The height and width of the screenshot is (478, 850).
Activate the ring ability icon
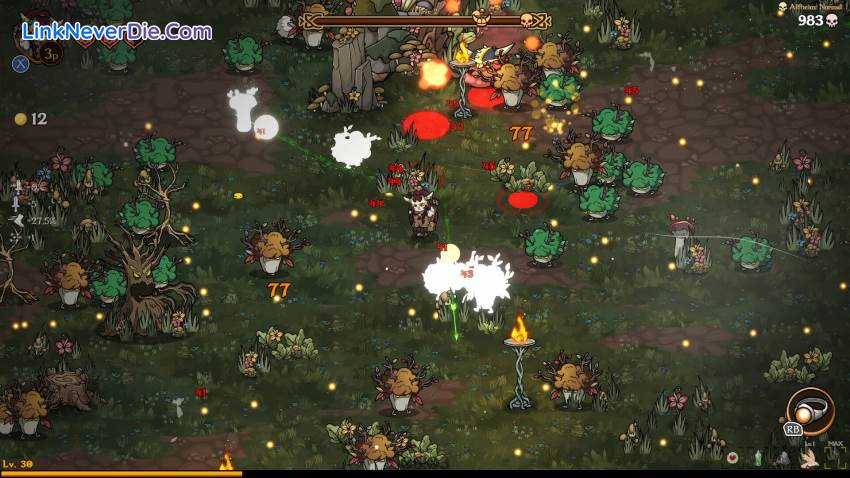[x=809, y=409]
